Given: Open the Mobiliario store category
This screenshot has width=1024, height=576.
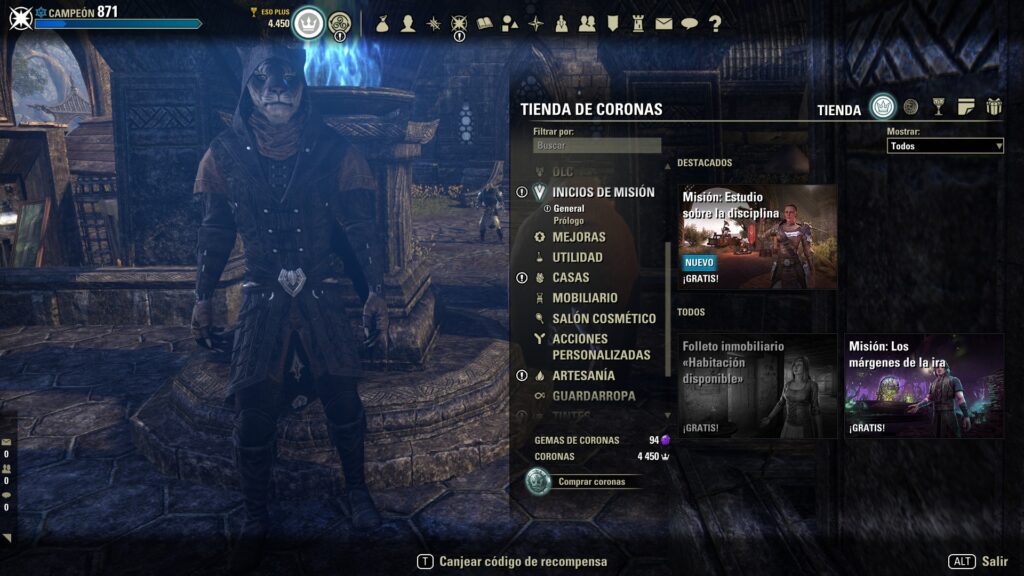Looking at the screenshot, I should (x=584, y=298).
